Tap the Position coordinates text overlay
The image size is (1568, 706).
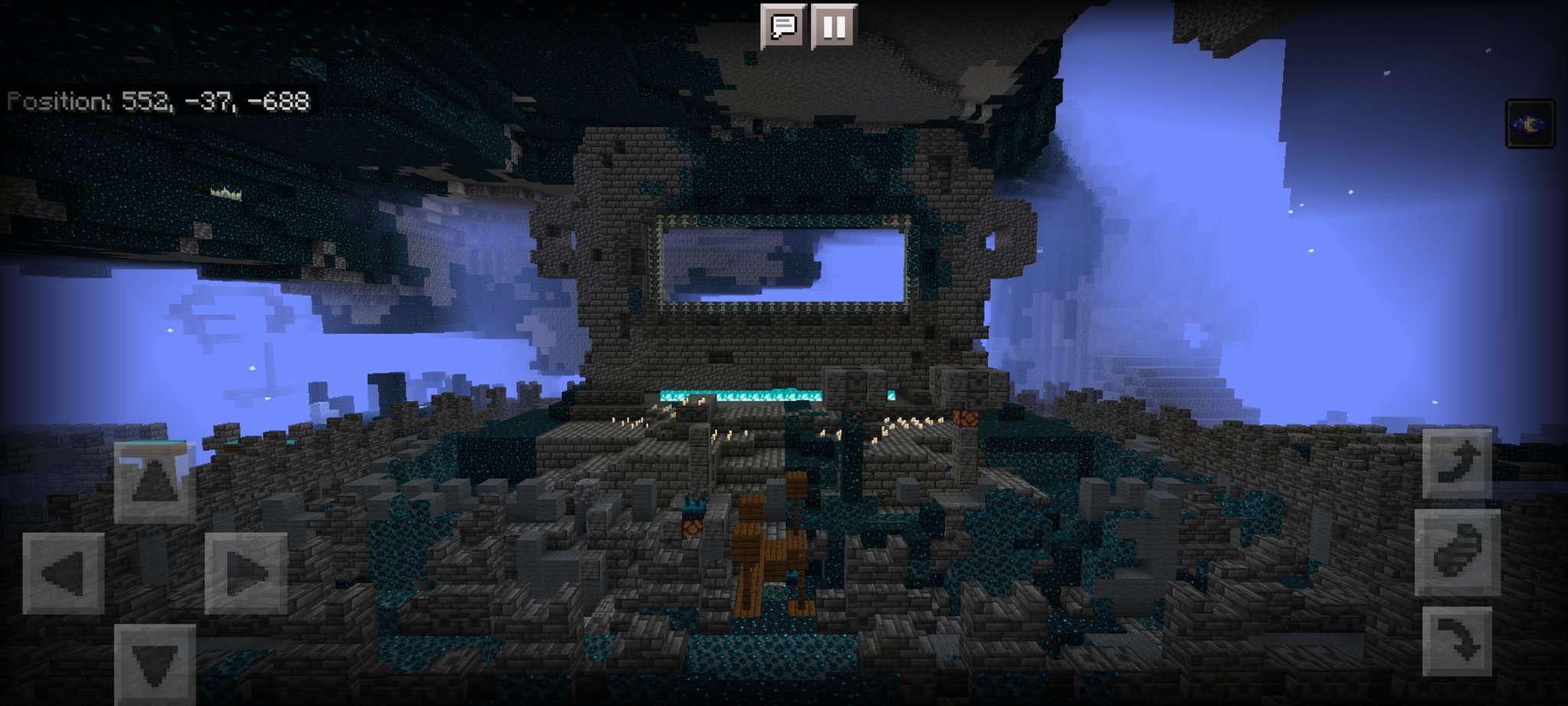click(x=157, y=100)
